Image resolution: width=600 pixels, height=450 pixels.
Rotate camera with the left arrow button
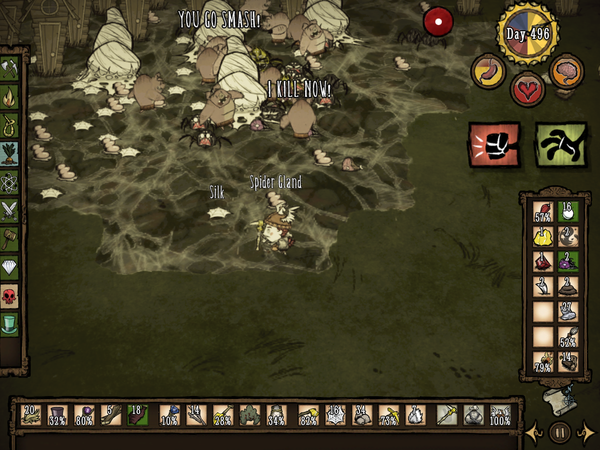pyautogui.click(x=535, y=432)
